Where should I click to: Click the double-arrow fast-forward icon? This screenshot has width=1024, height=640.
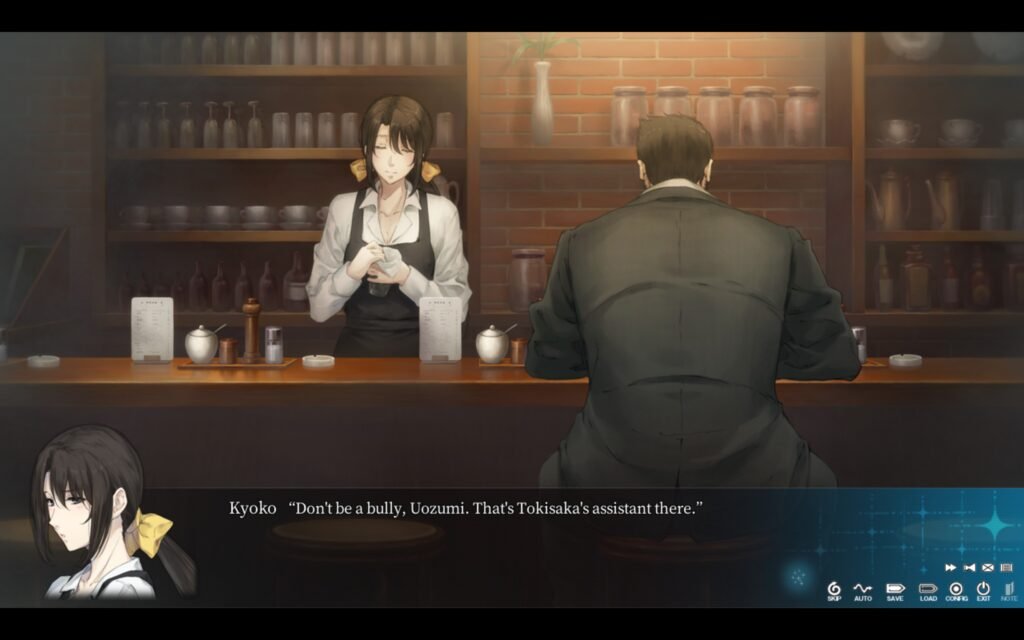click(x=950, y=567)
